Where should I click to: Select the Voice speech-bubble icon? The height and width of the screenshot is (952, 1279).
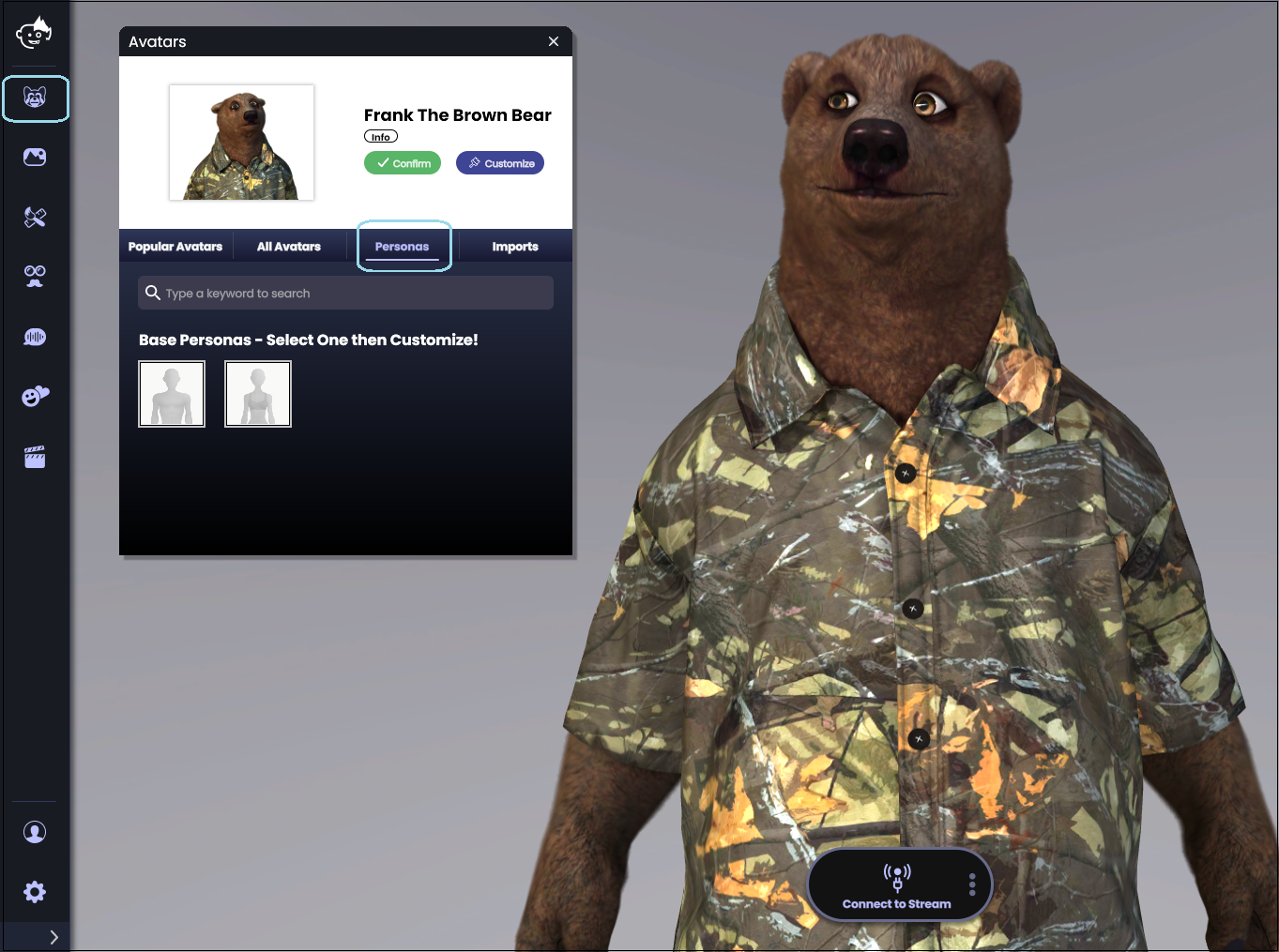35,336
